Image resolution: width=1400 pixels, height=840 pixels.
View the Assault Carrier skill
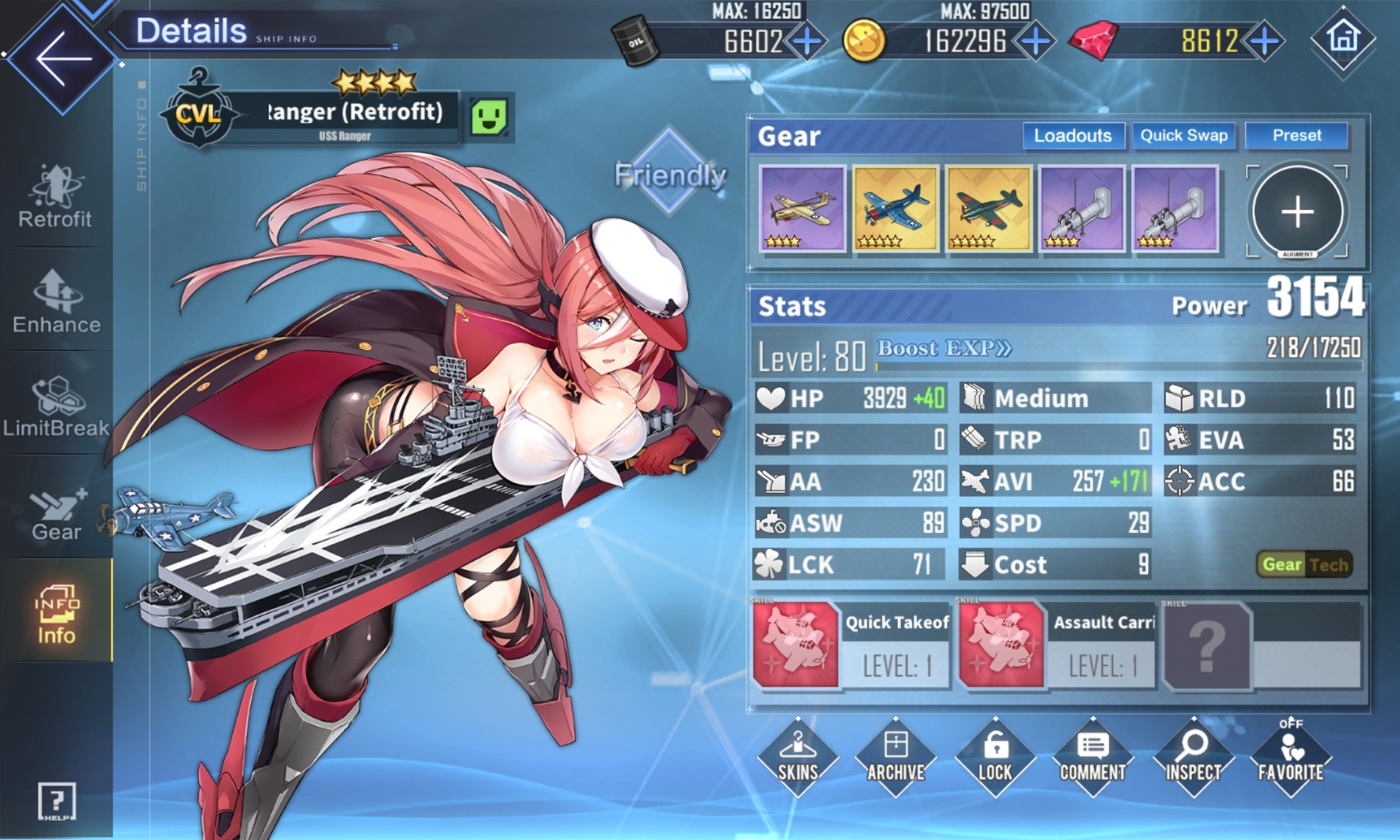(x=1057, y=645)
